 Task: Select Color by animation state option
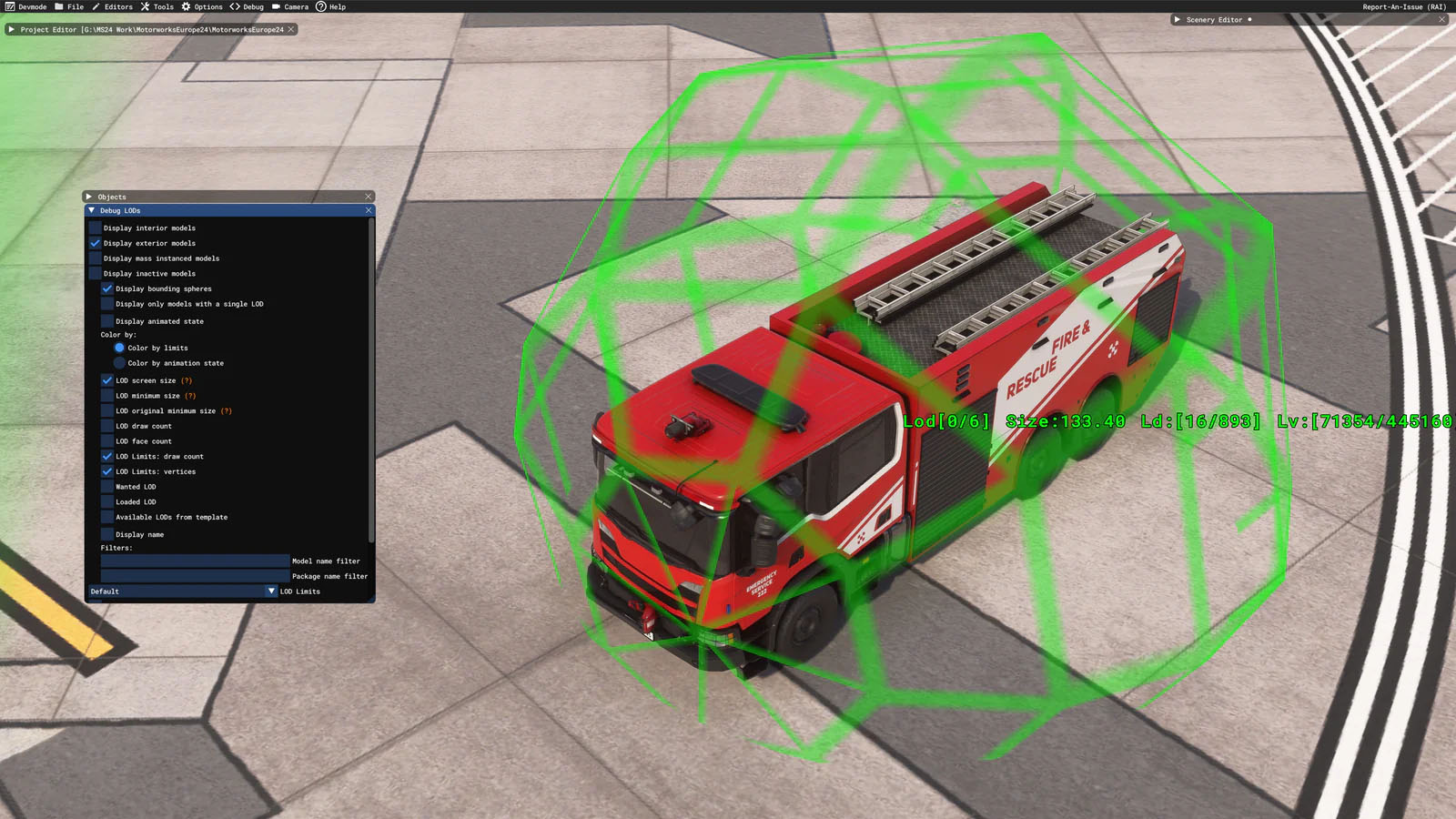coord(119,363)
